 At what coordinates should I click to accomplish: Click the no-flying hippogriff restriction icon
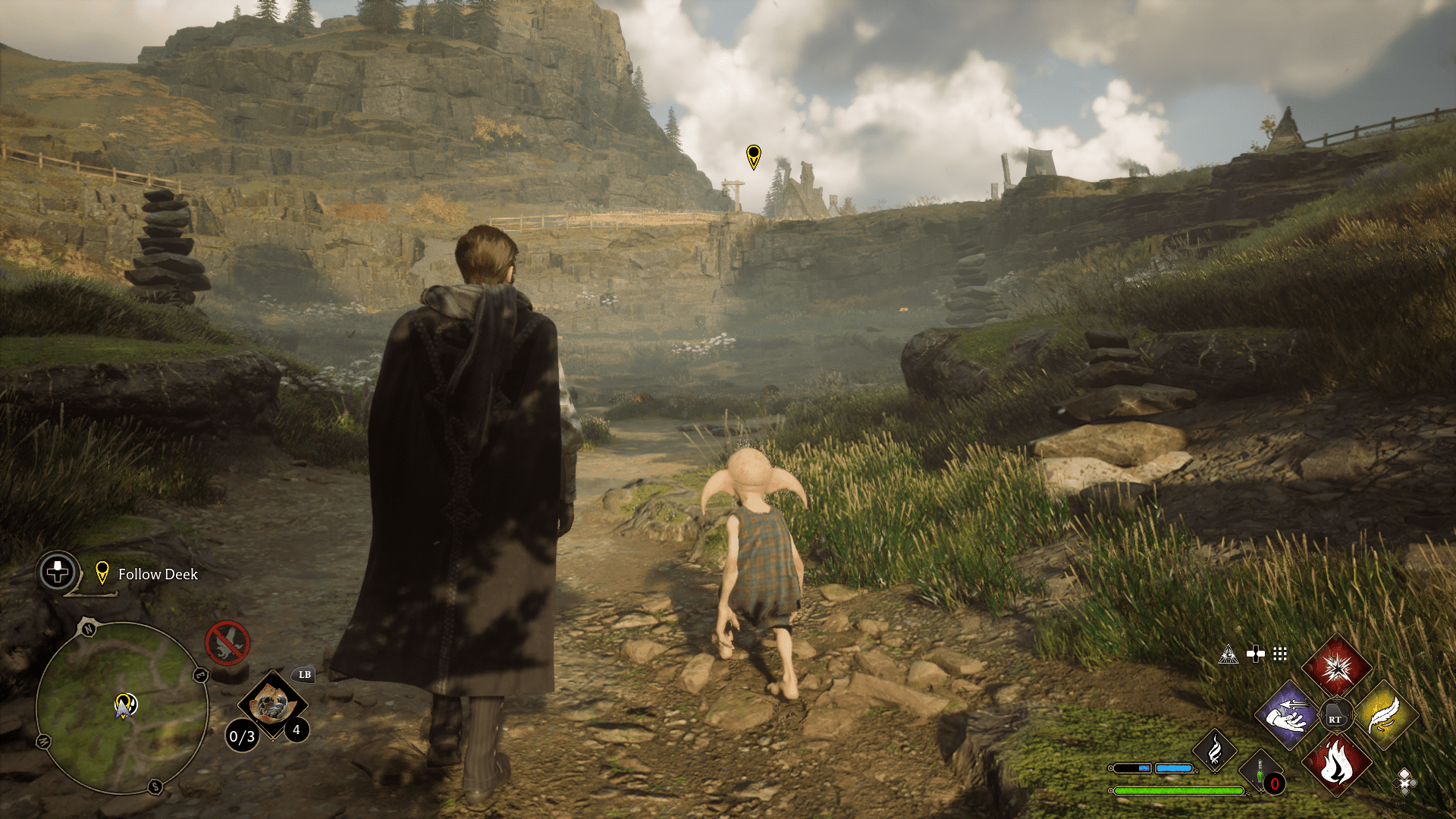pos(227,642)
